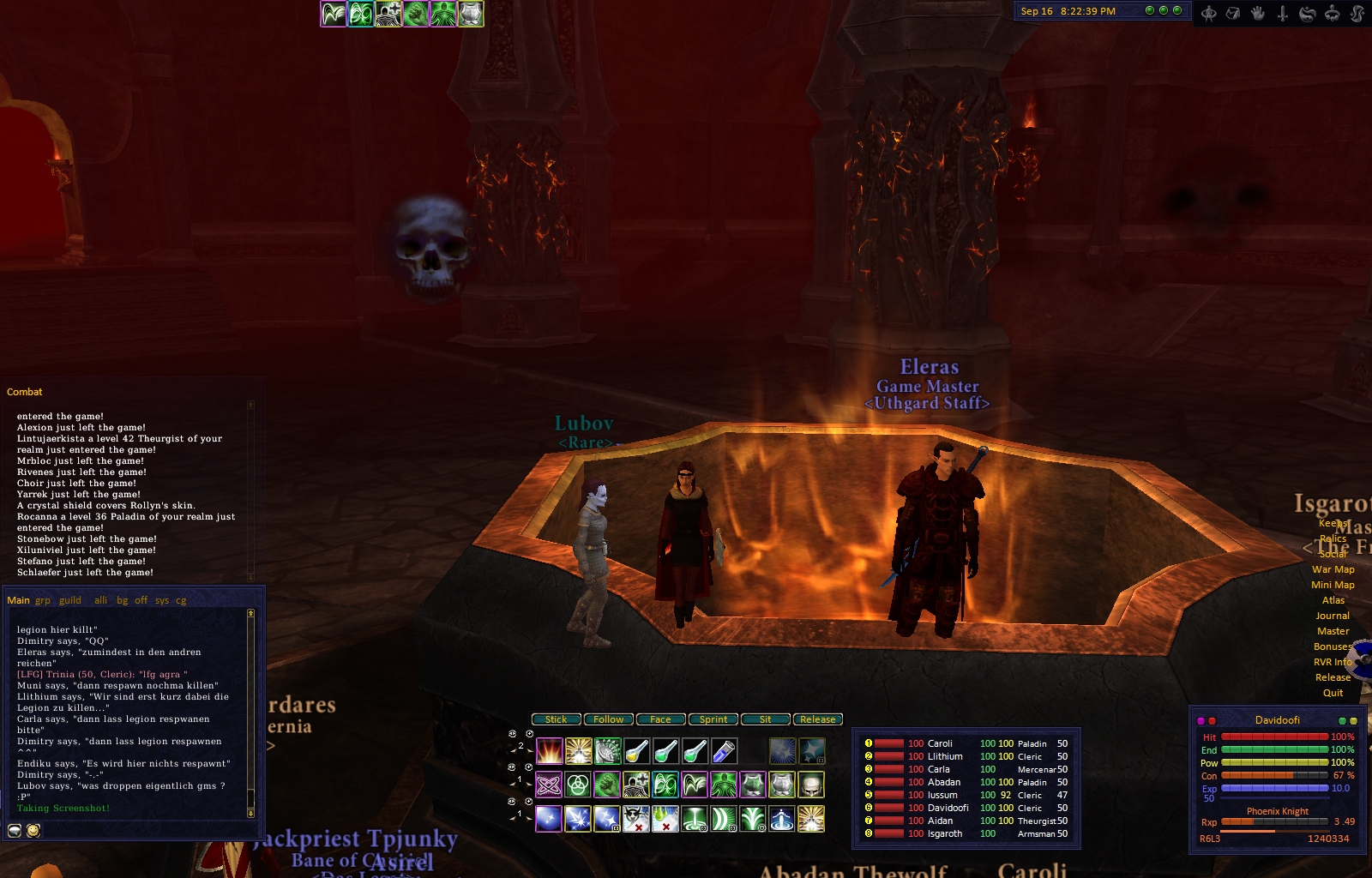Use the blue vial potion in hotbar

724,751
